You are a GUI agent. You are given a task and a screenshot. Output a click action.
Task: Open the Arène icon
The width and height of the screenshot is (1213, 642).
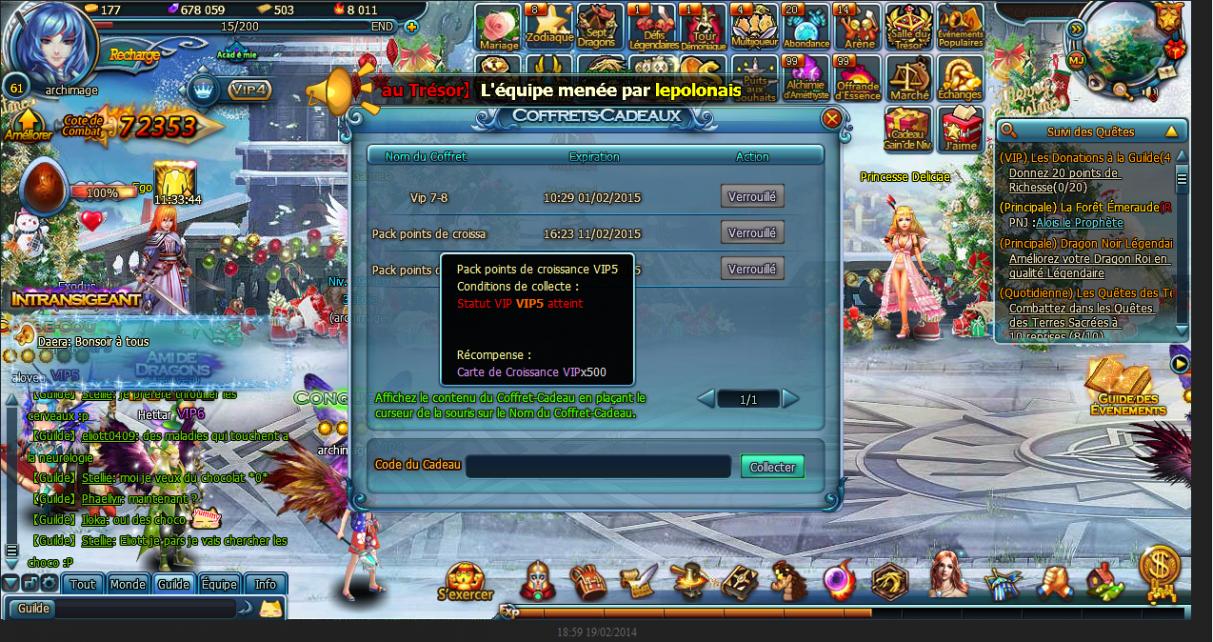coord(857,26)
